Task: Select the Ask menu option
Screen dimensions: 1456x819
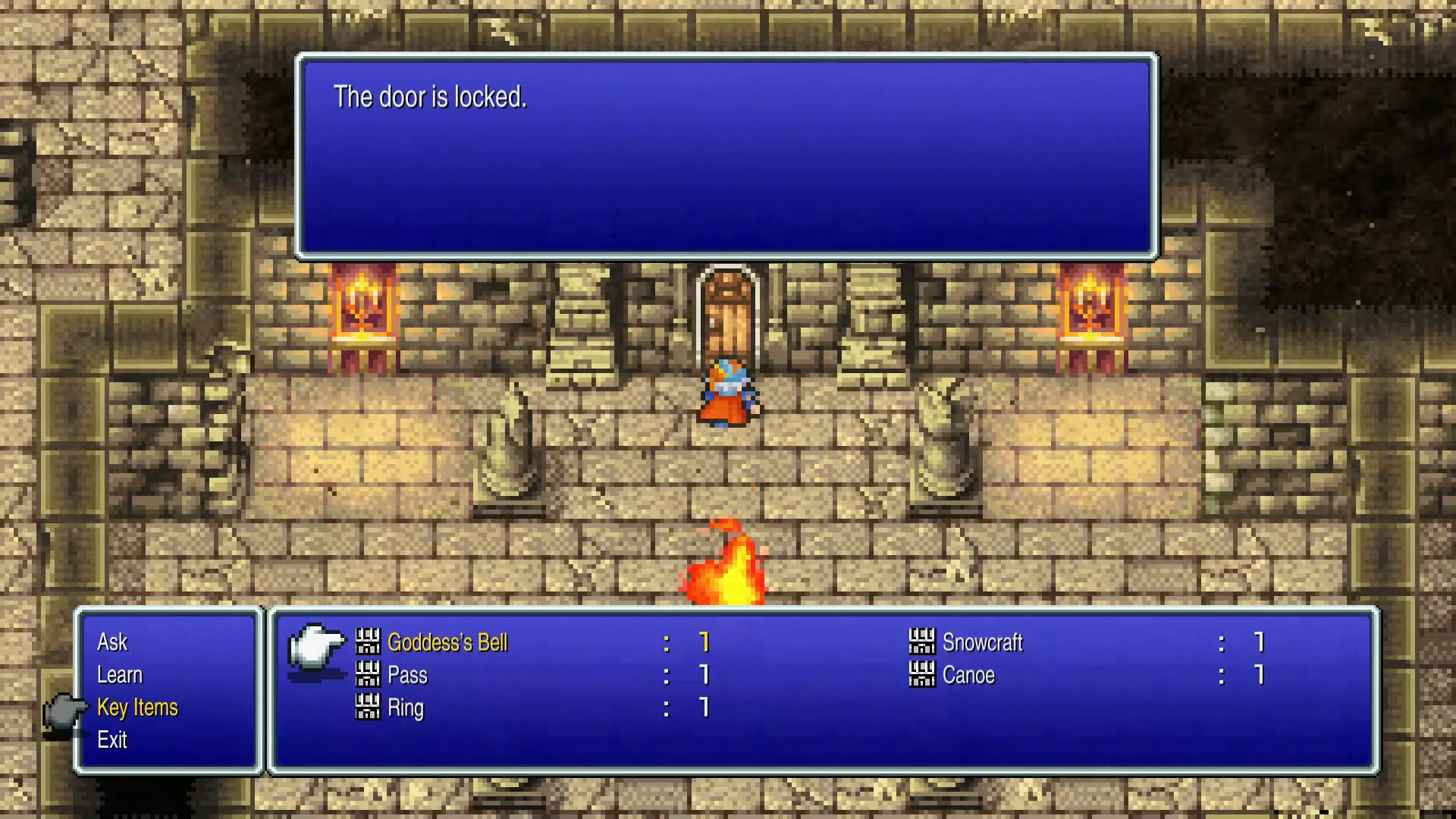Action: pyautogui.click(x=112, y=642)
